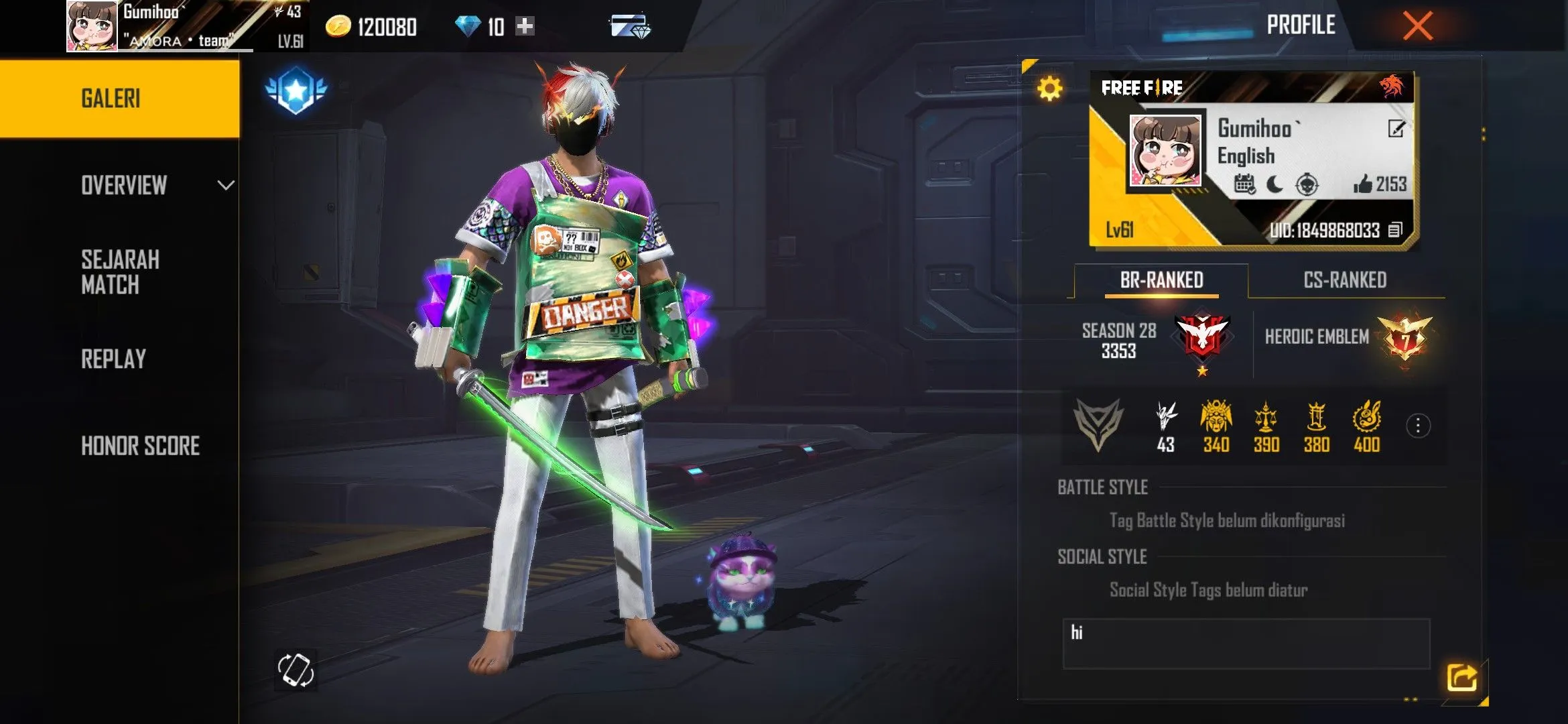
Task: Select the BR-Ranked tab
Action: point(1161,280)
